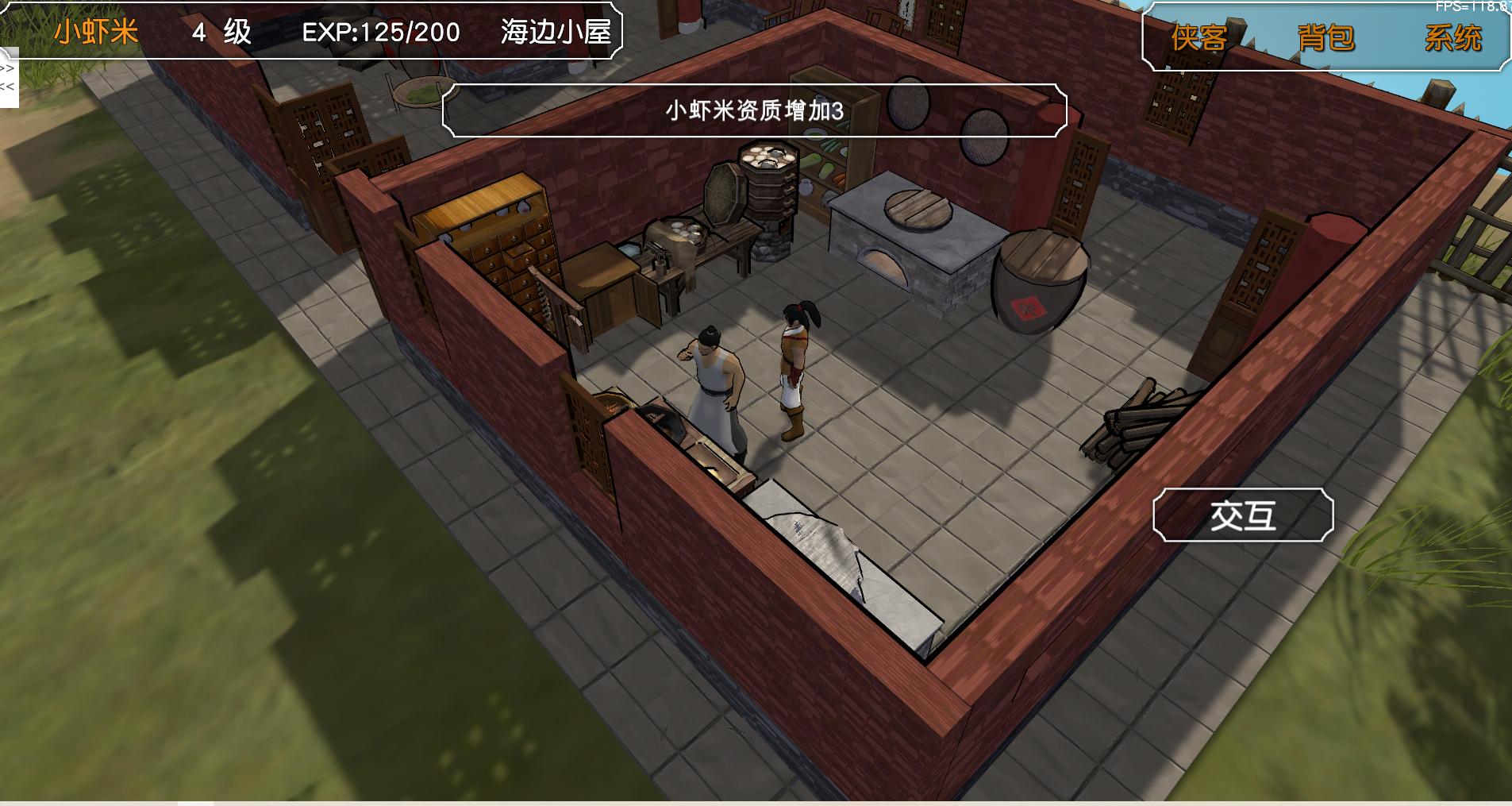Dismiss the 小虾米资质增加3 notification banner
The width and height of the screenshot is (1512, 806).
[x=755, y=112]
